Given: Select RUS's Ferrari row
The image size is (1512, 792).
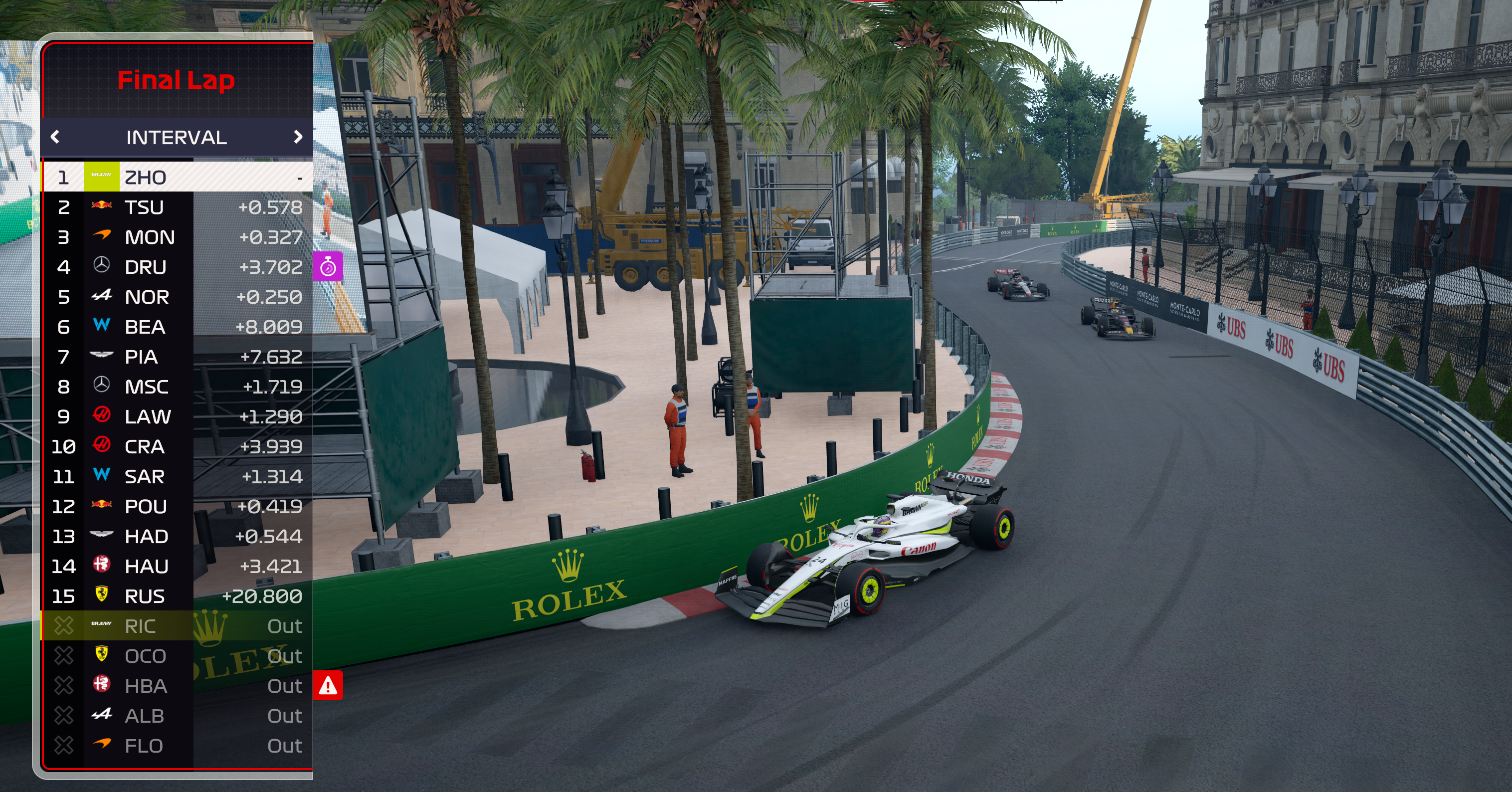Looking at the screenshot, I should tap(176, 596).
